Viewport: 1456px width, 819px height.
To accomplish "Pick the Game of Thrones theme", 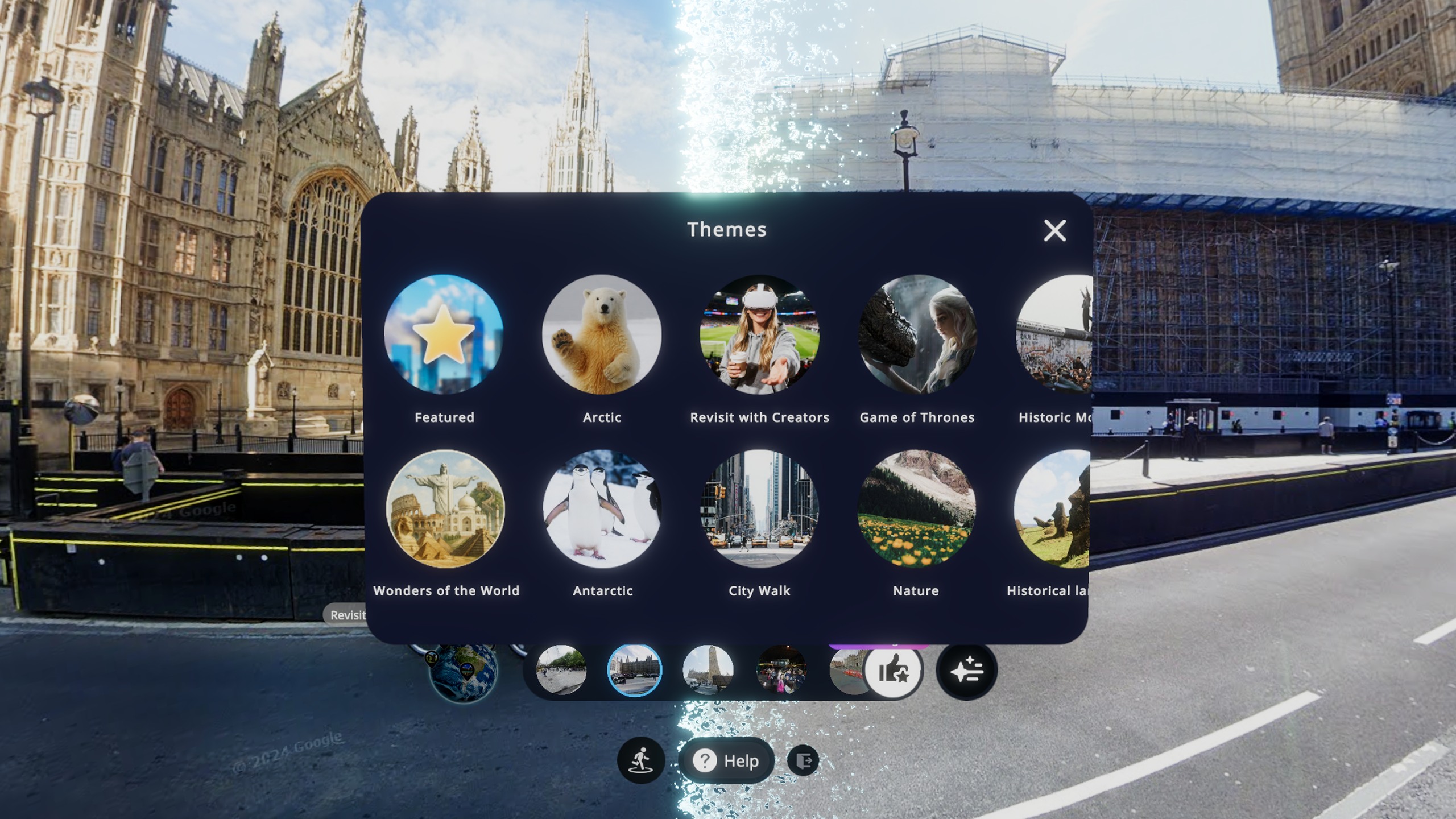I will pyautogui.click(x=917, y=334).
